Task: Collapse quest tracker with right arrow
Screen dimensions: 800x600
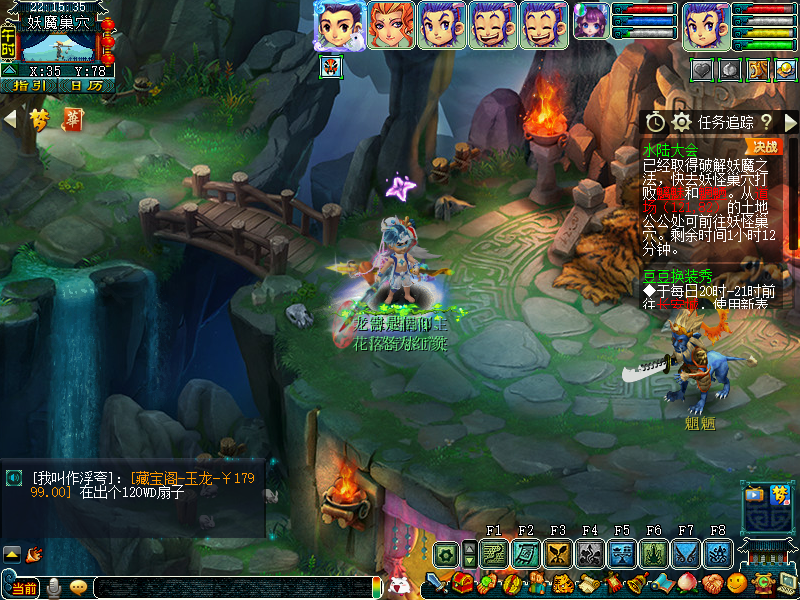Action: (790, 122)
